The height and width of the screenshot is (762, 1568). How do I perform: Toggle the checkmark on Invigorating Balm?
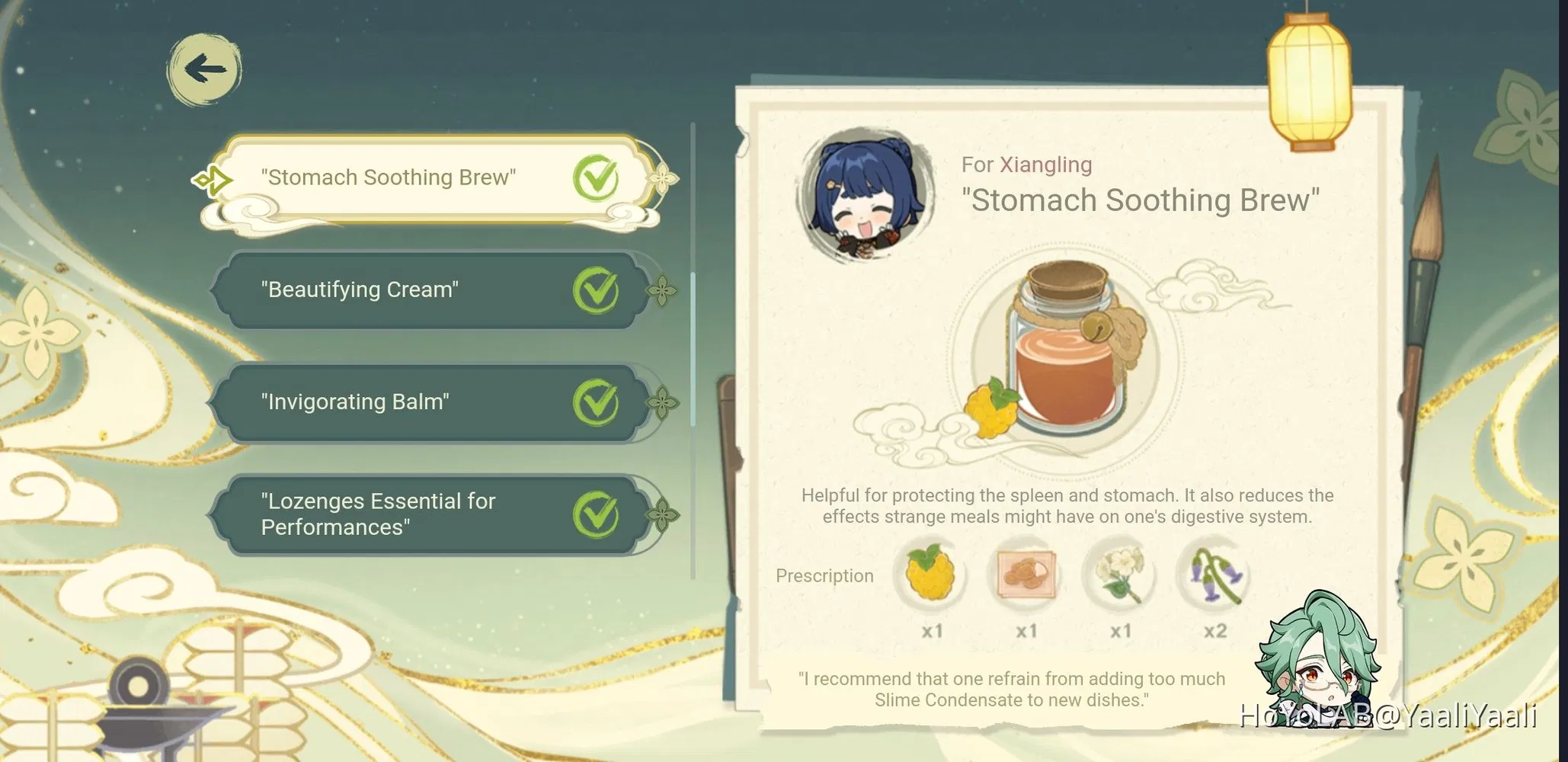coord(597,402)
